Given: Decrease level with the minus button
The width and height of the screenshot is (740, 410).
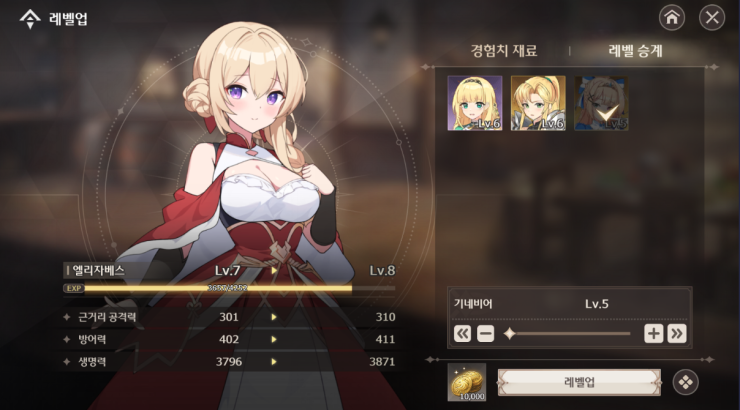Looking at the screenshot, I should click(486, 333).
